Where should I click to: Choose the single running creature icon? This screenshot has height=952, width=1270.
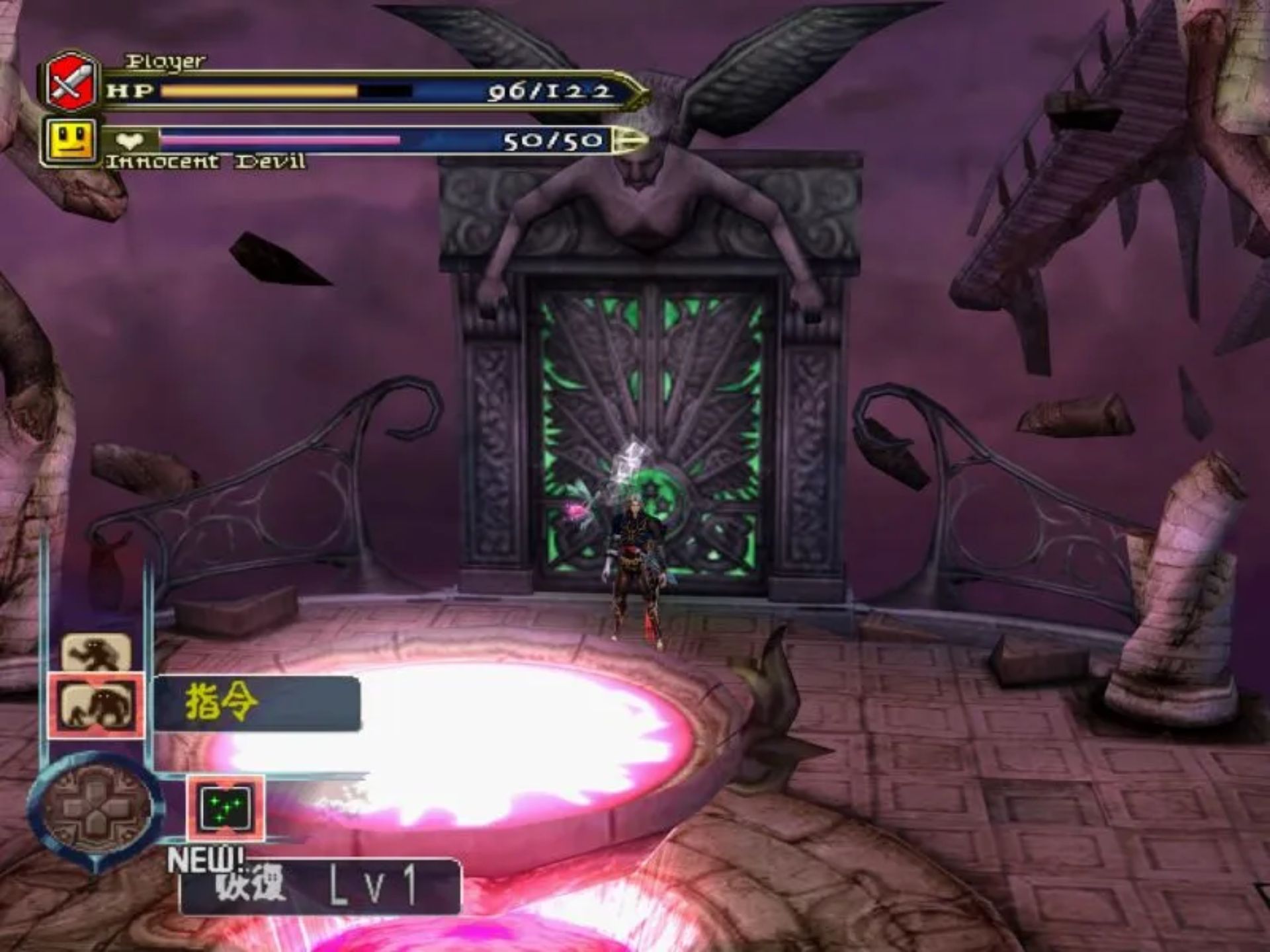(x=97, y=653)
